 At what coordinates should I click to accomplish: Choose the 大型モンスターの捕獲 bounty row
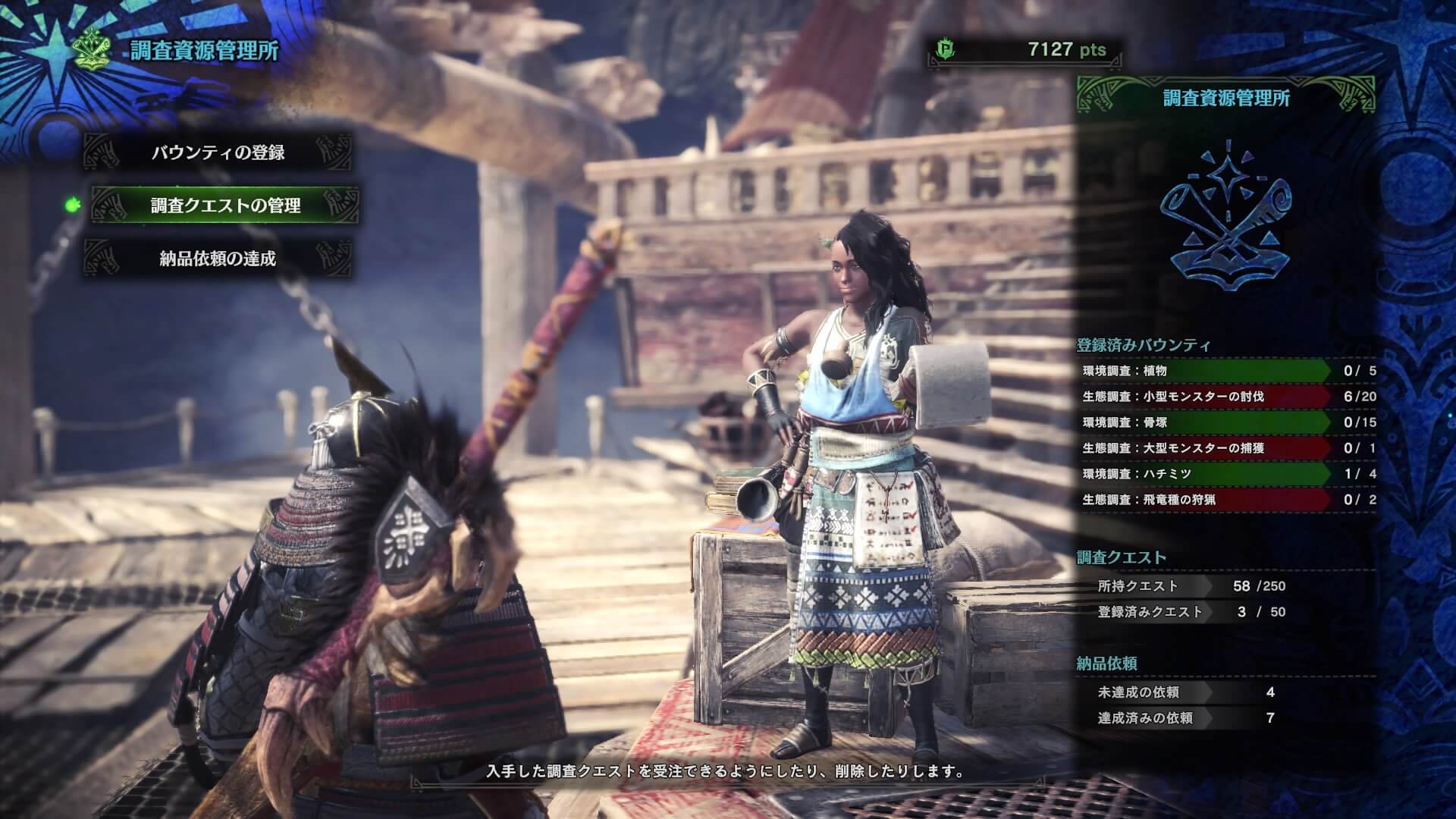[x=1206, y=448]
